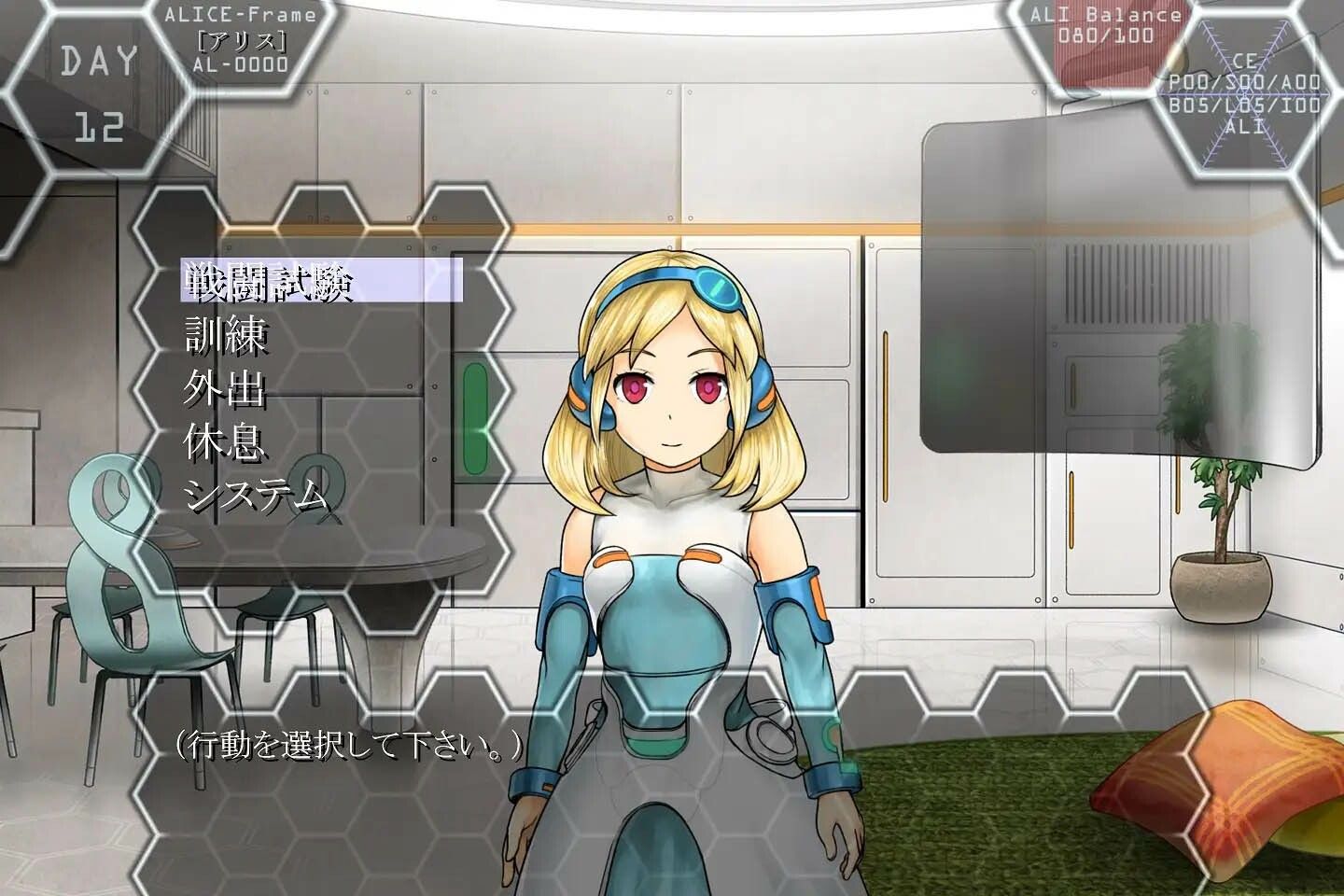Select the 戦闘試験 menu option
Image resolution: width=1344 pixels, height=896 pixels.
(269, 281)
